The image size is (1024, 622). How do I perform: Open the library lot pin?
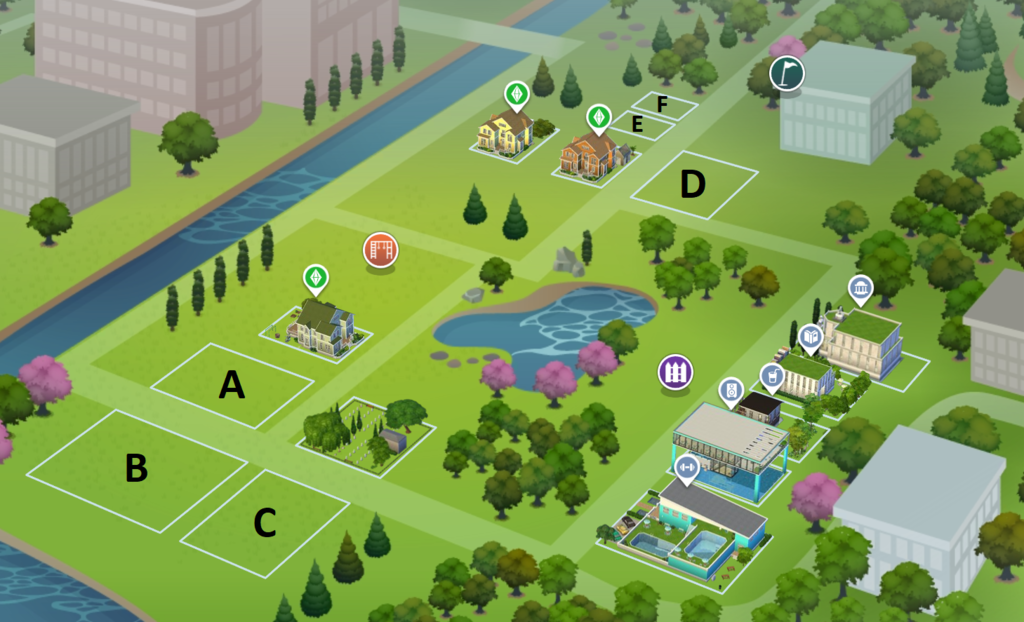click(810, 338)
